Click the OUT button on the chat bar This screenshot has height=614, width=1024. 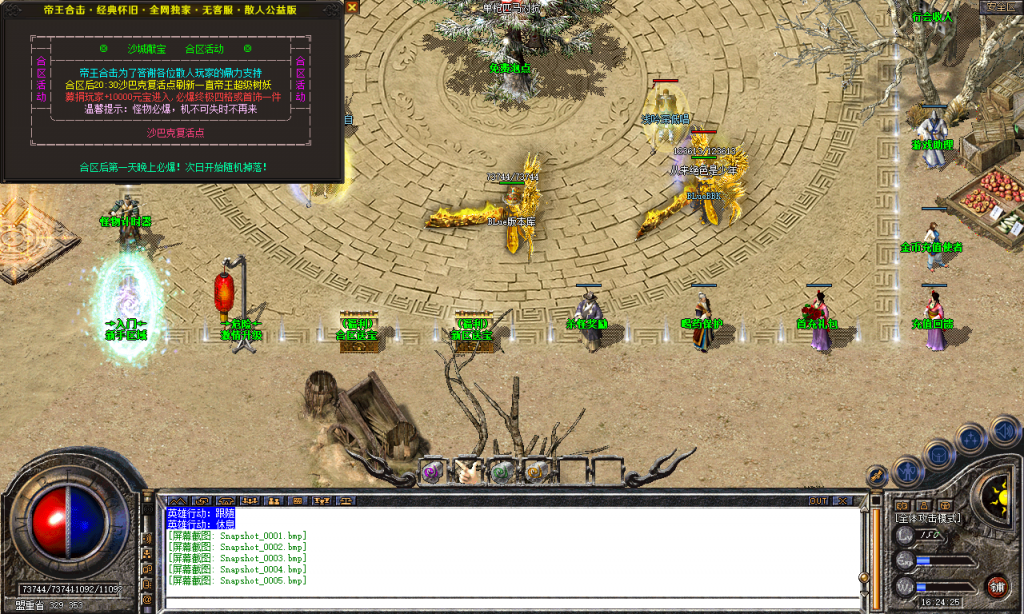(818, 500)
